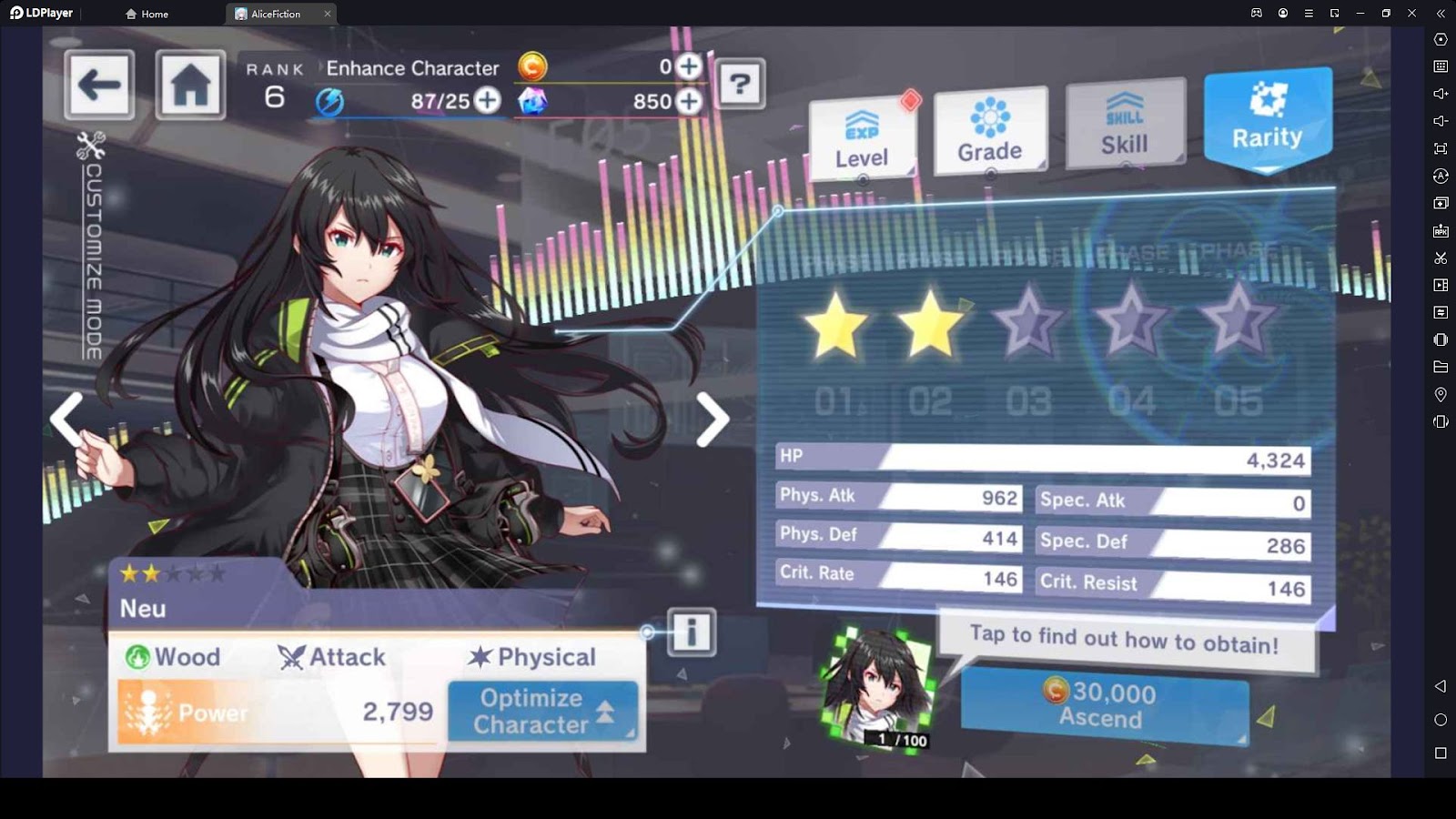
Task: Ascend the character for 30,000 gold
Action: tap(1104, 706)
